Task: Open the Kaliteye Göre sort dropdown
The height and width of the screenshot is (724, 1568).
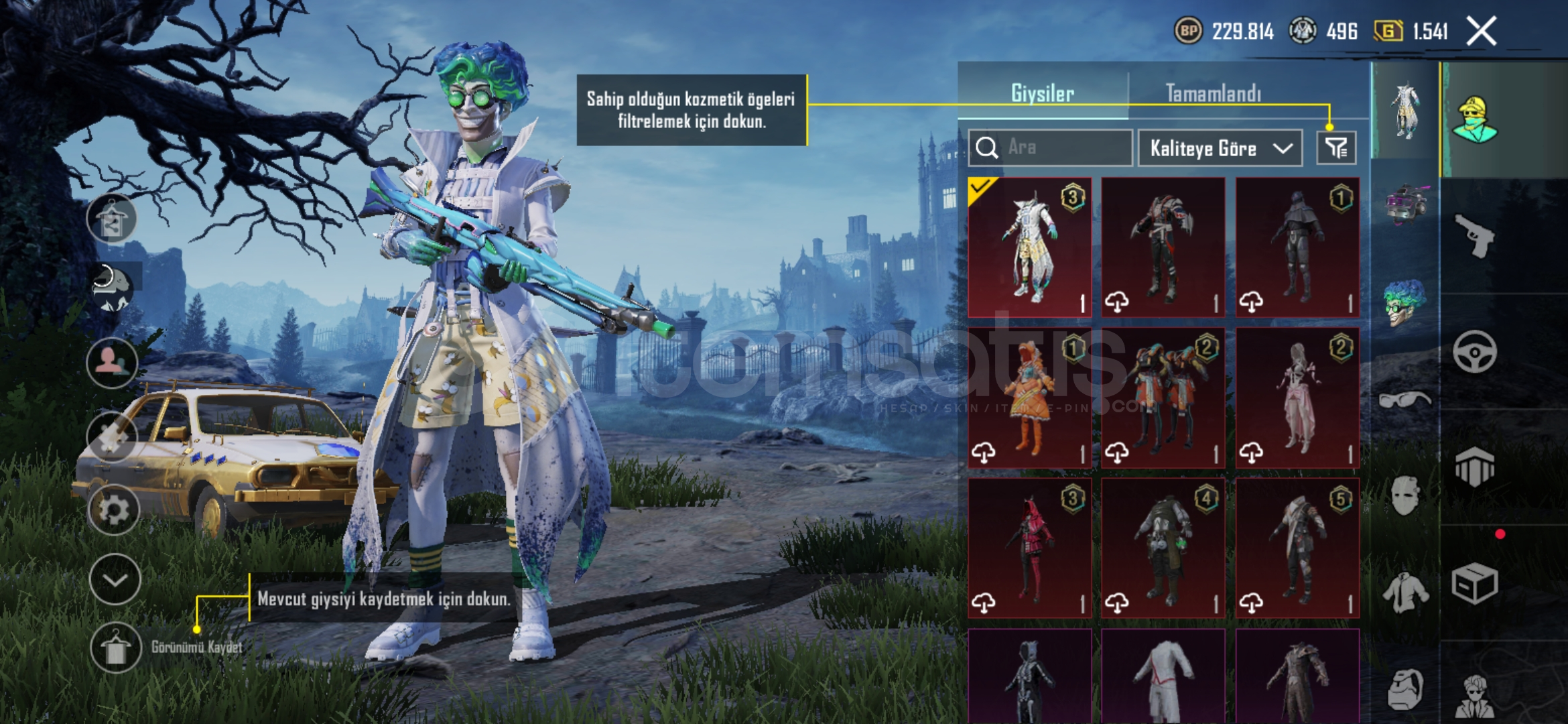Action: 1220,148
